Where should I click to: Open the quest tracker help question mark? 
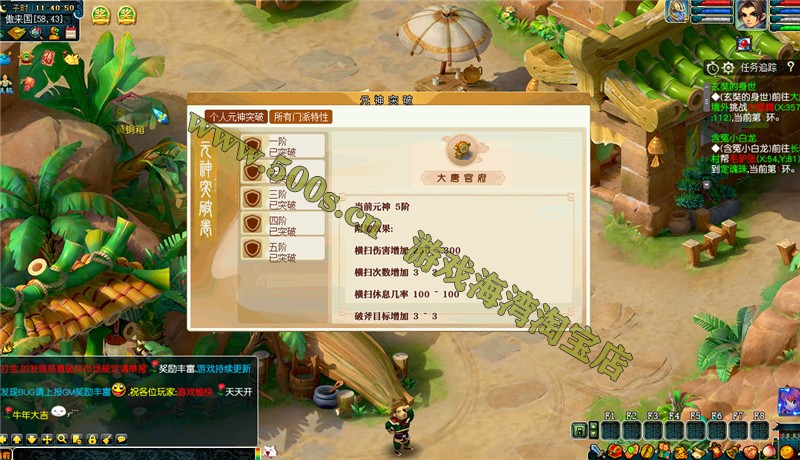click(790, 67)
